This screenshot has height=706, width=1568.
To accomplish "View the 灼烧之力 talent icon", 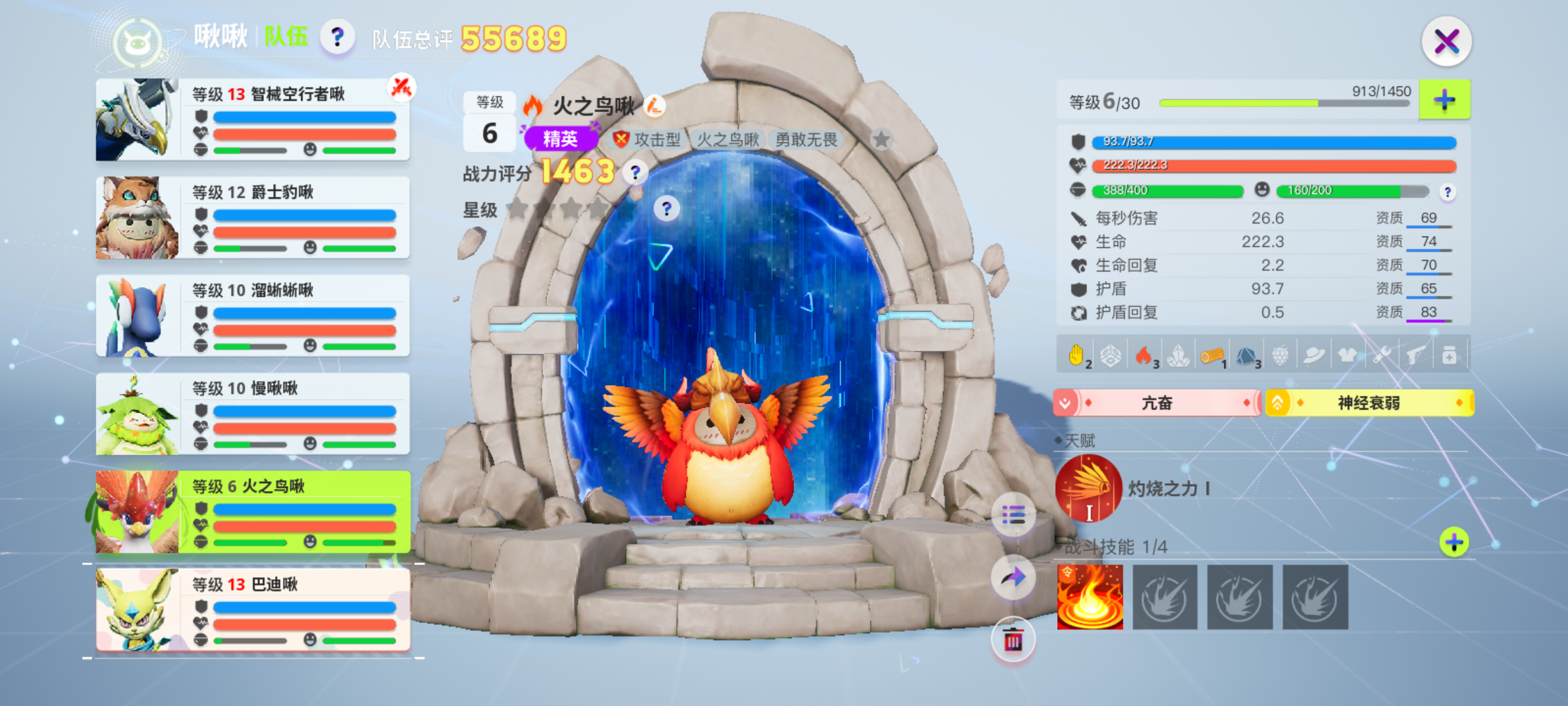I will coord(1089,488).
